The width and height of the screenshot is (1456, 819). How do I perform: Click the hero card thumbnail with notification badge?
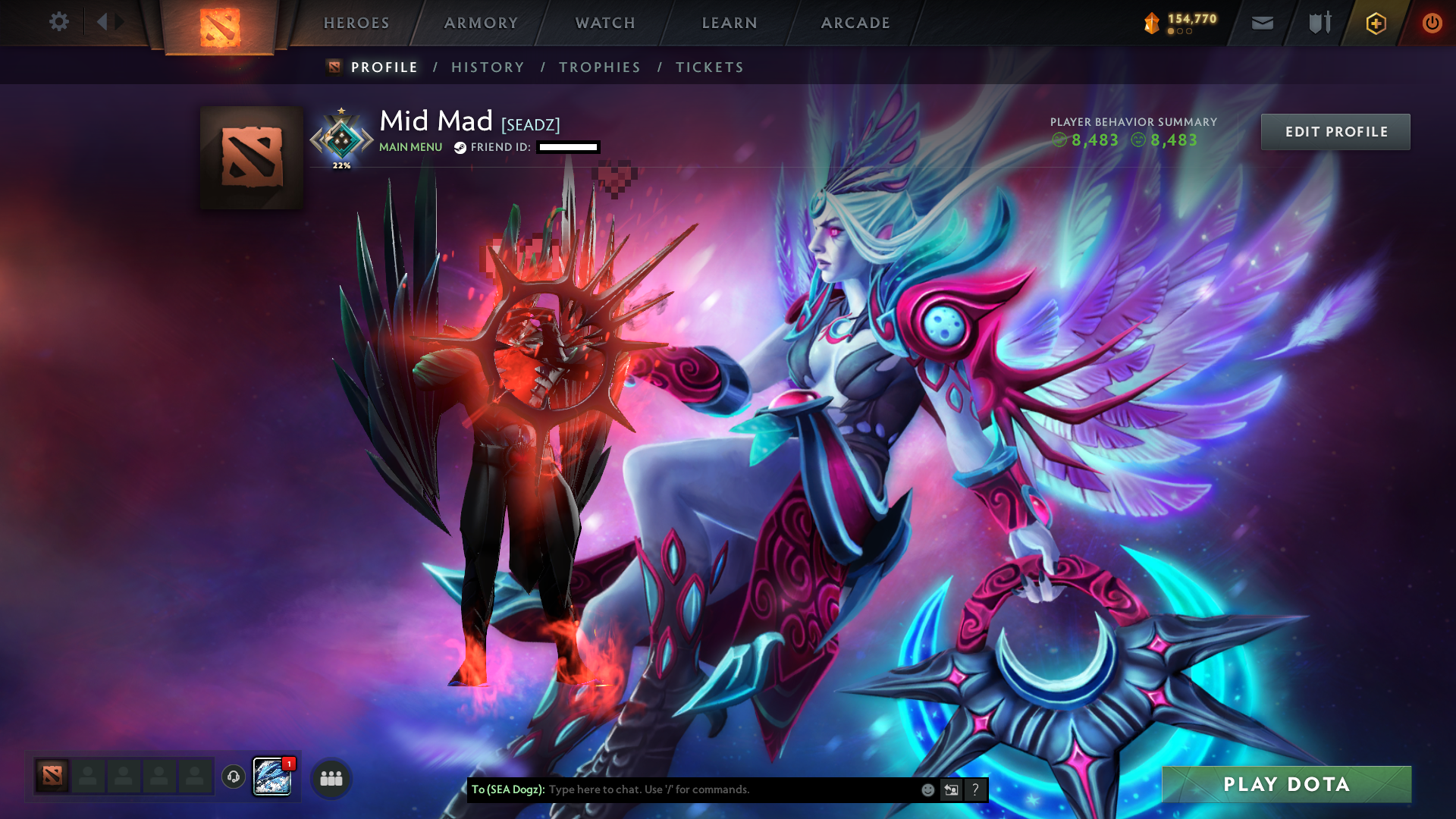tap(271, 775)
